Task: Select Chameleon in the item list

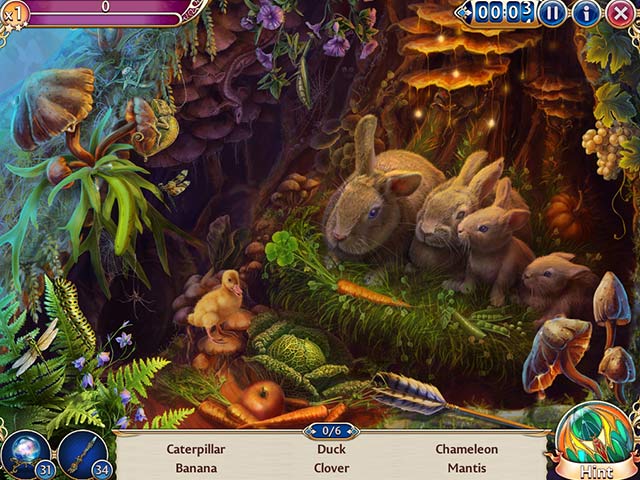Action: [x=466, y=450]
